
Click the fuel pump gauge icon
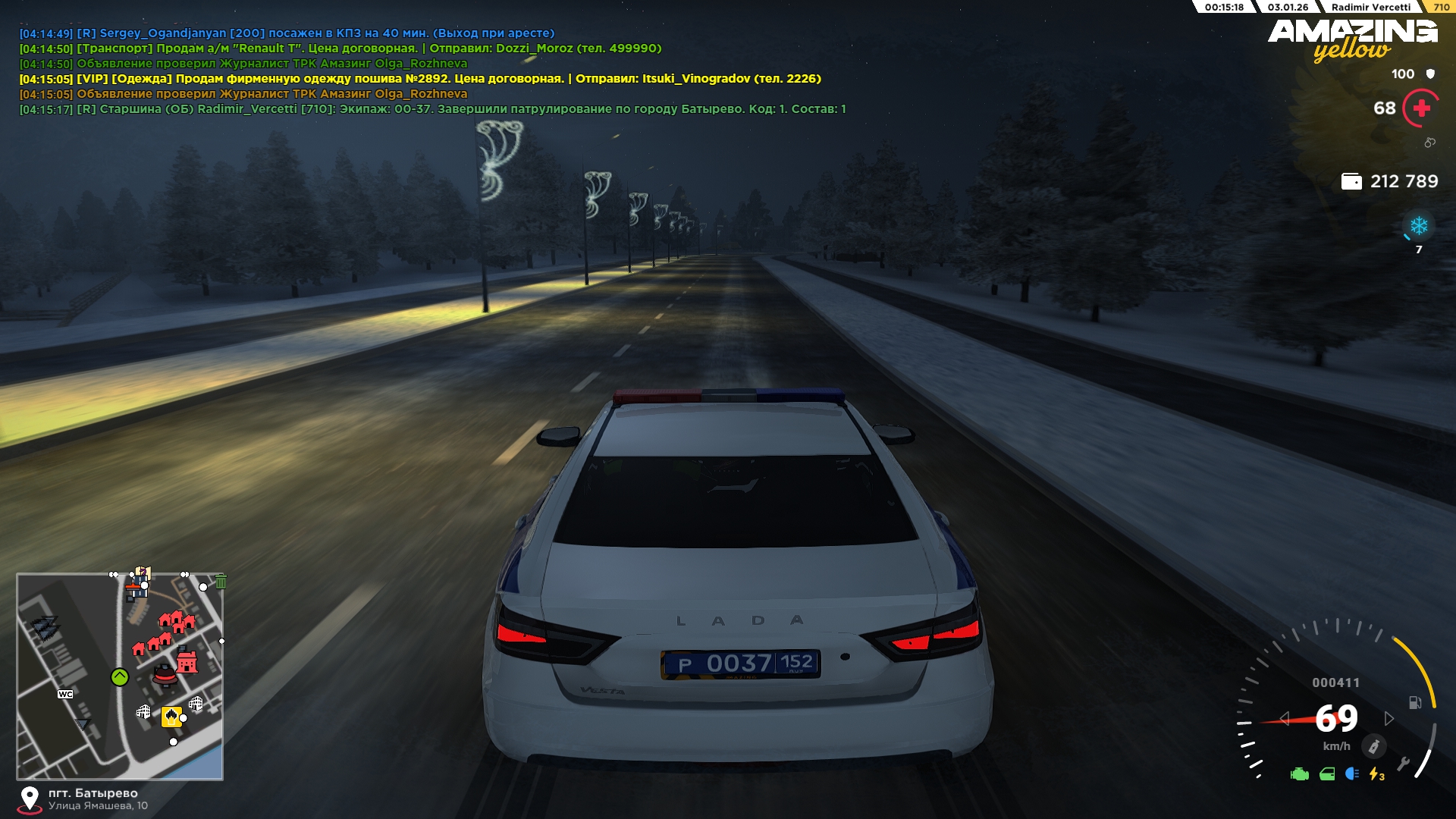[1414, 703]
